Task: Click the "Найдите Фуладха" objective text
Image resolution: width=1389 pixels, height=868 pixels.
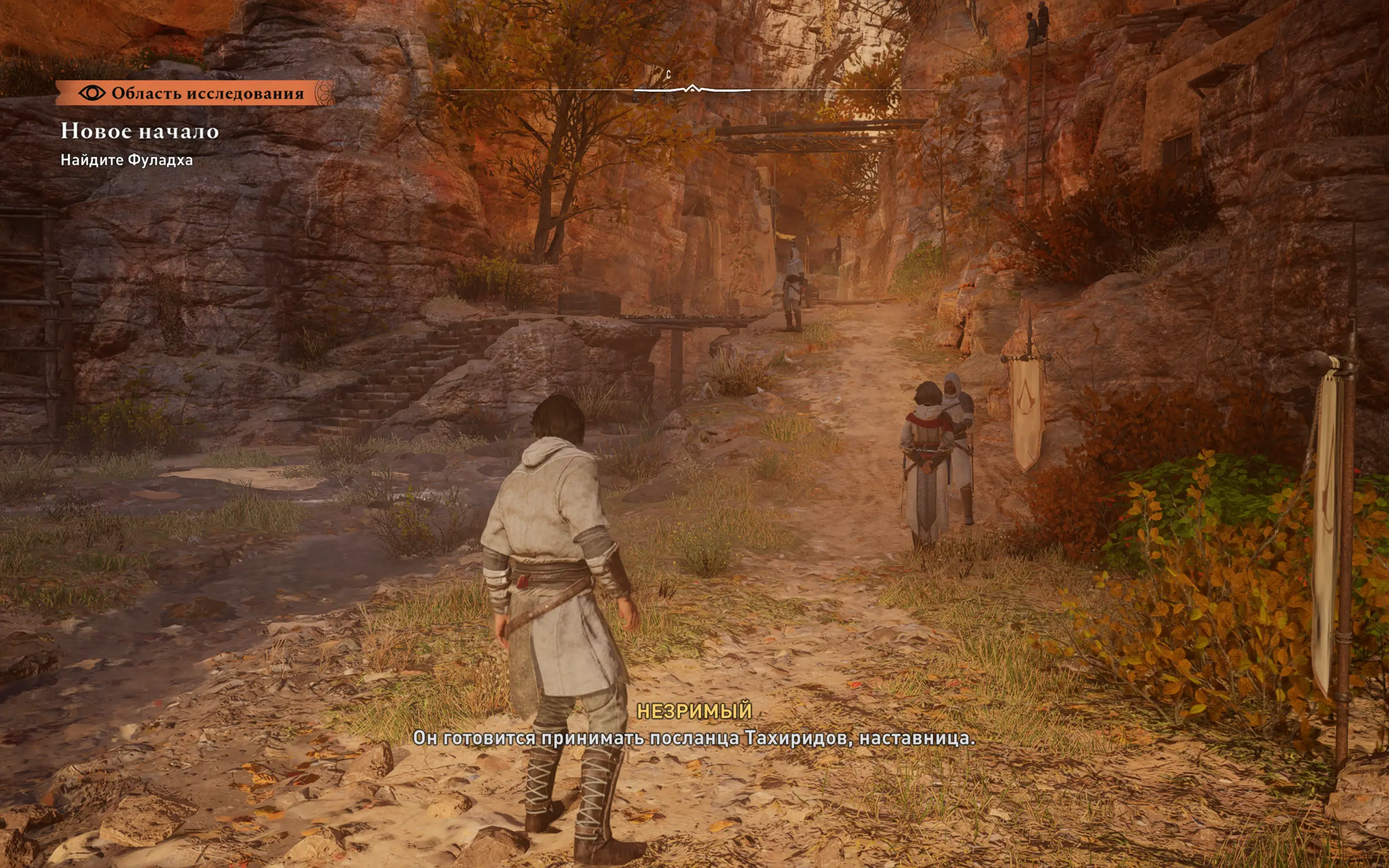Action: (x=127, y=160)
